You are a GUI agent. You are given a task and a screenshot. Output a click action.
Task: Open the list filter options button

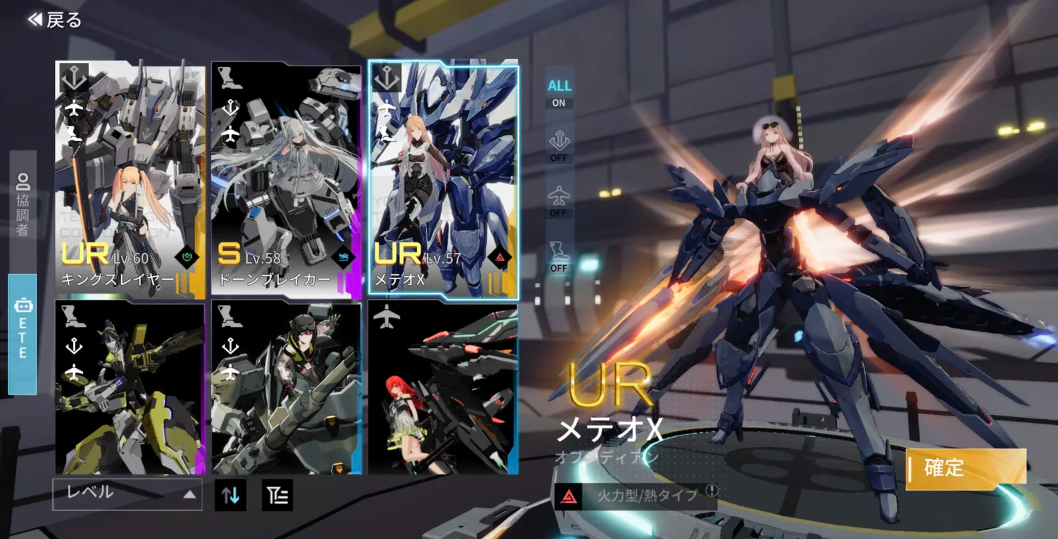tap(277, 494)
